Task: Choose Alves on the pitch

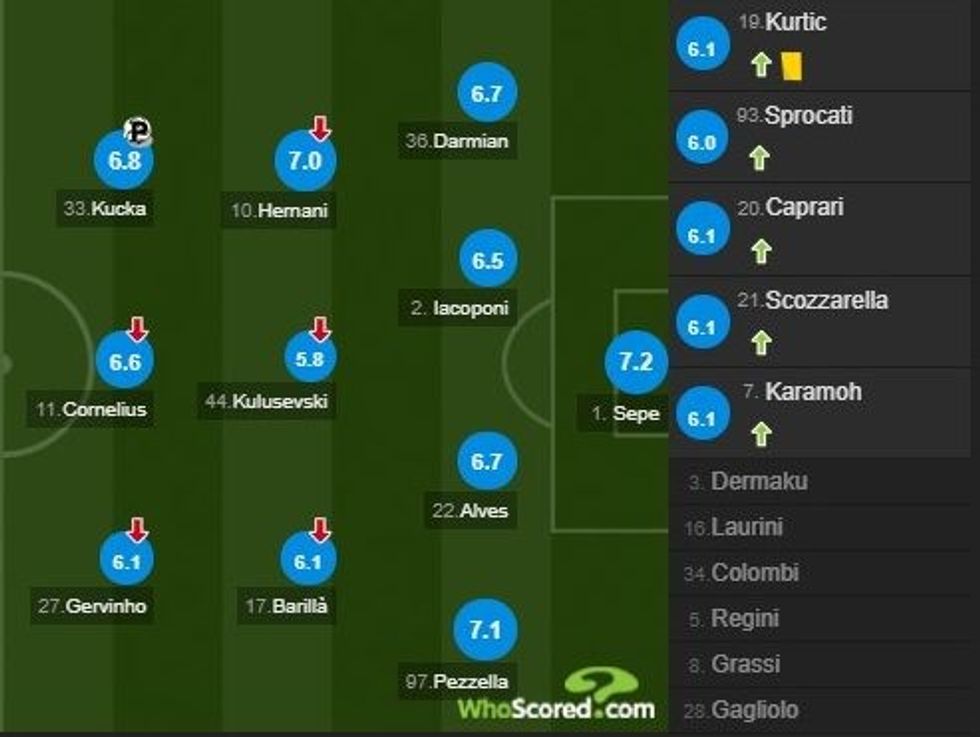Action: (486, 461)
